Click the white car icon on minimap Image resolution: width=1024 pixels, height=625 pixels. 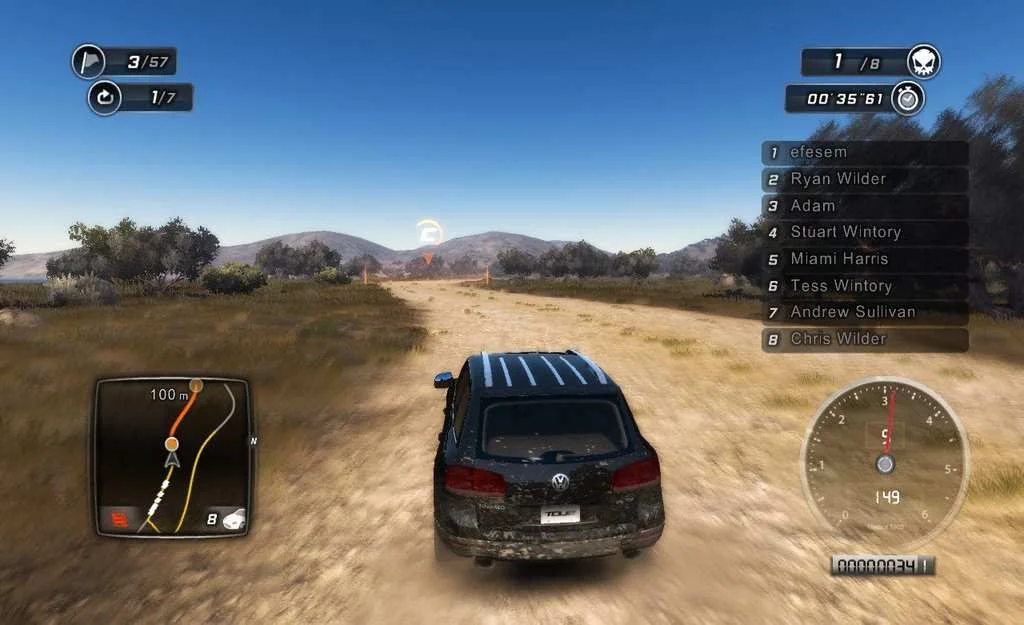235,518
